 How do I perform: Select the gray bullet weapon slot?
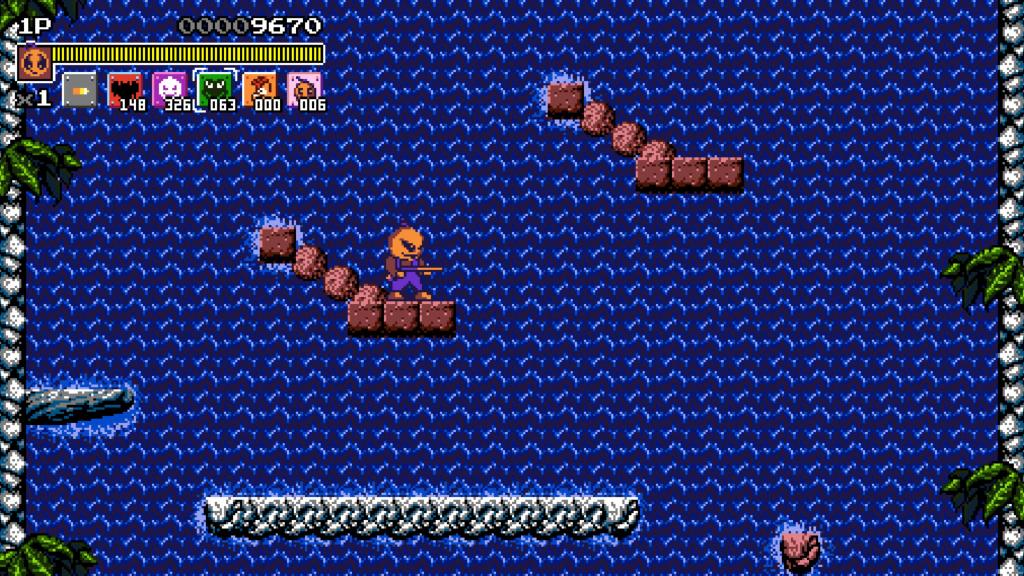click(80, 89)
